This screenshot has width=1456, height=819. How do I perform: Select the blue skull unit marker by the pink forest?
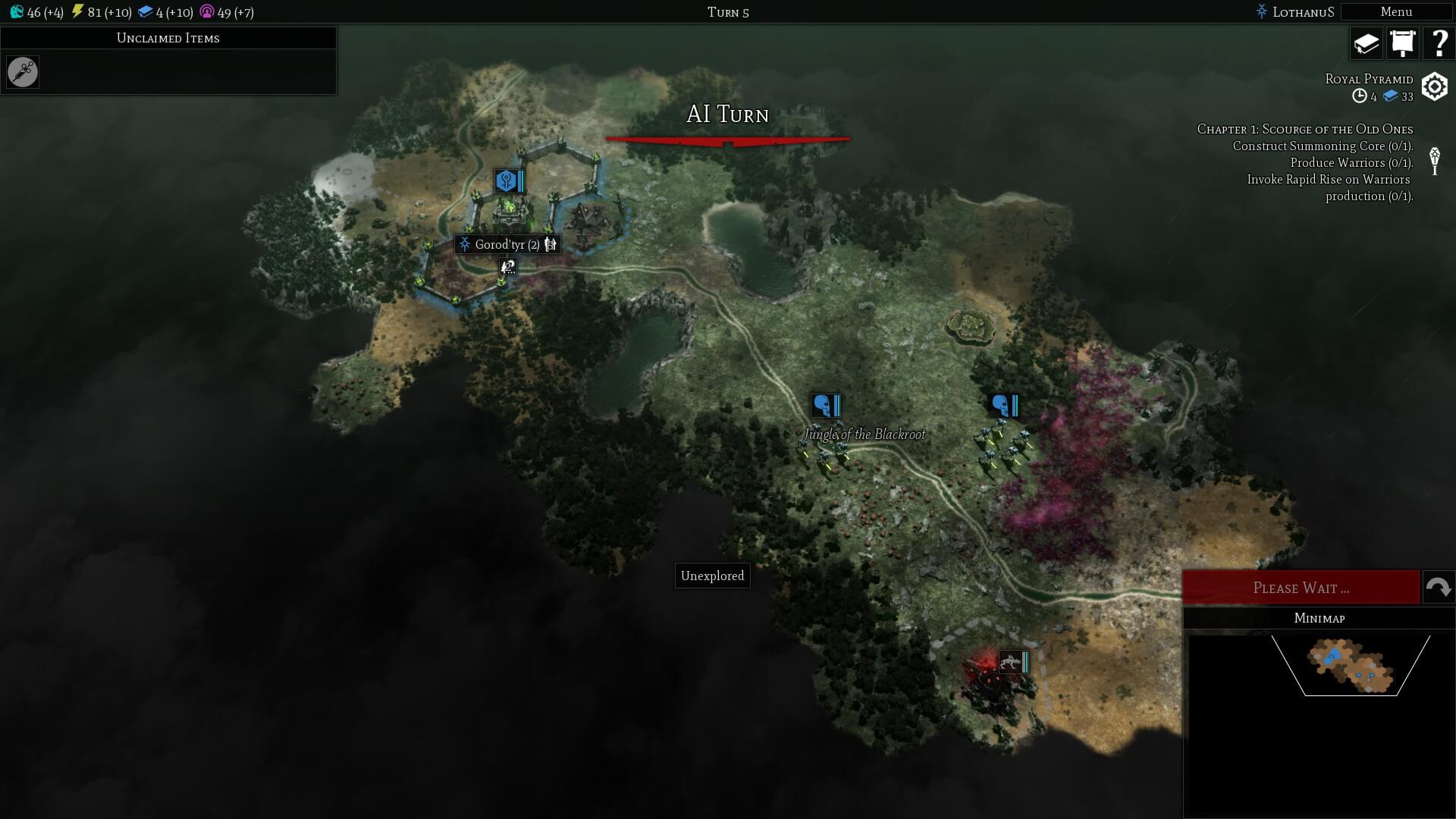pyautogui.click(x=1000, y=405)
